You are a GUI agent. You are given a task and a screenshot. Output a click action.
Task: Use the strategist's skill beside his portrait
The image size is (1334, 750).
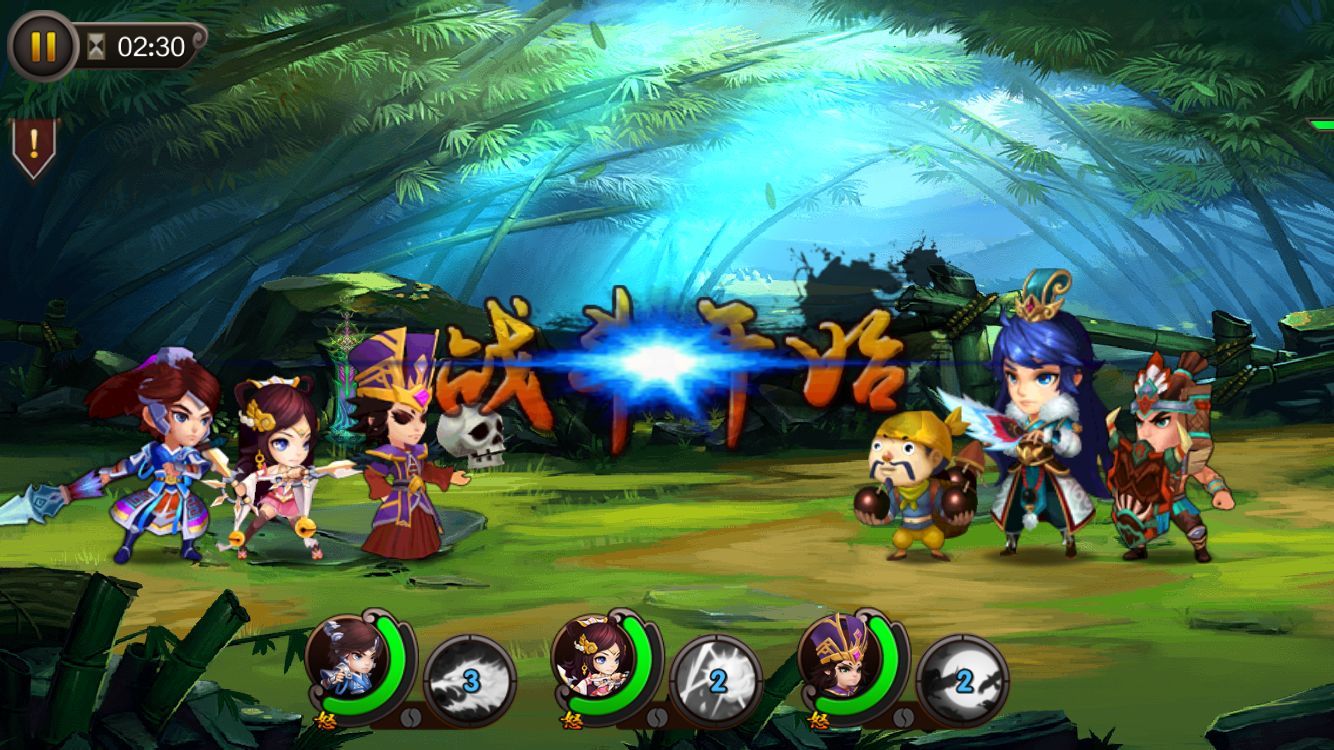(x=962, y=681)
